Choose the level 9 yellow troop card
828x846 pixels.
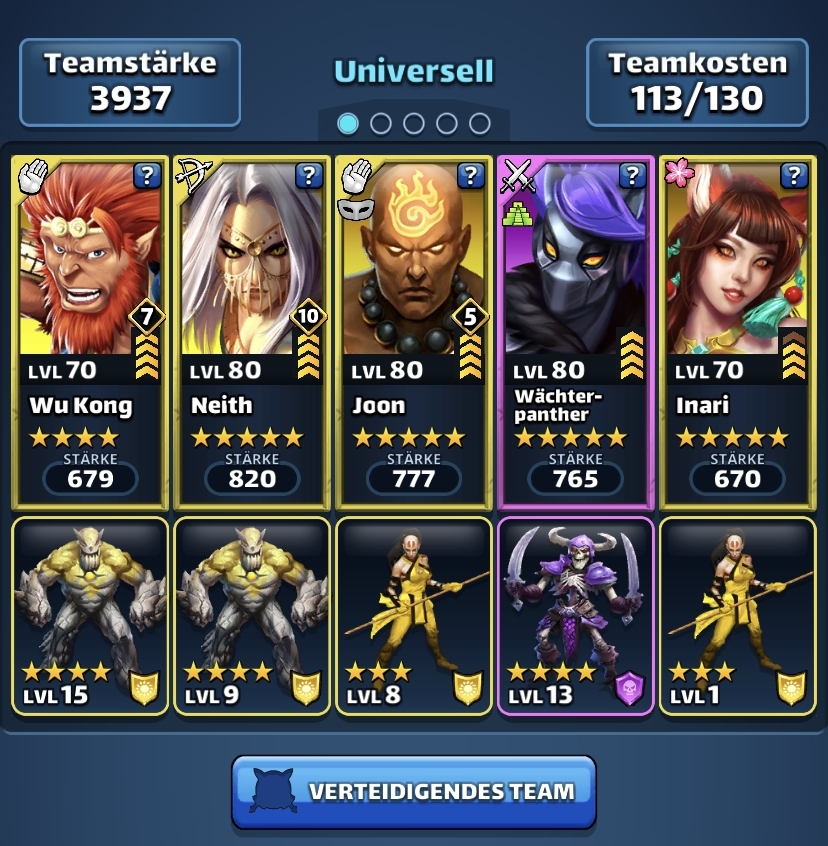(251, 614)
